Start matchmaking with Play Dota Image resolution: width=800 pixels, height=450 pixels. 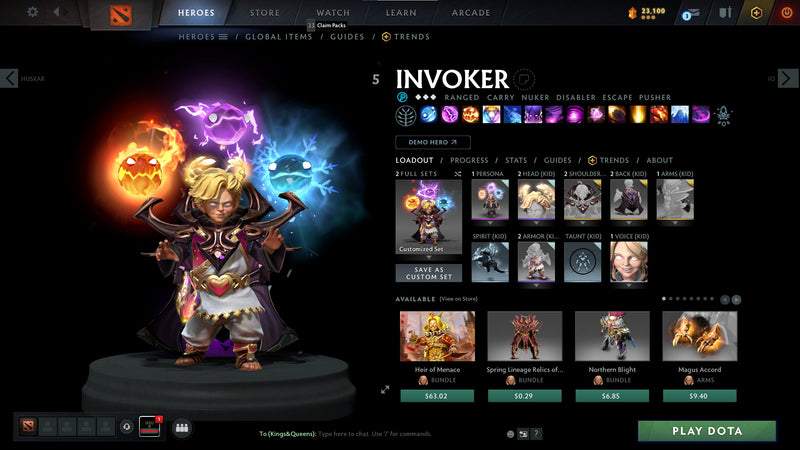[x=707, y=431]
